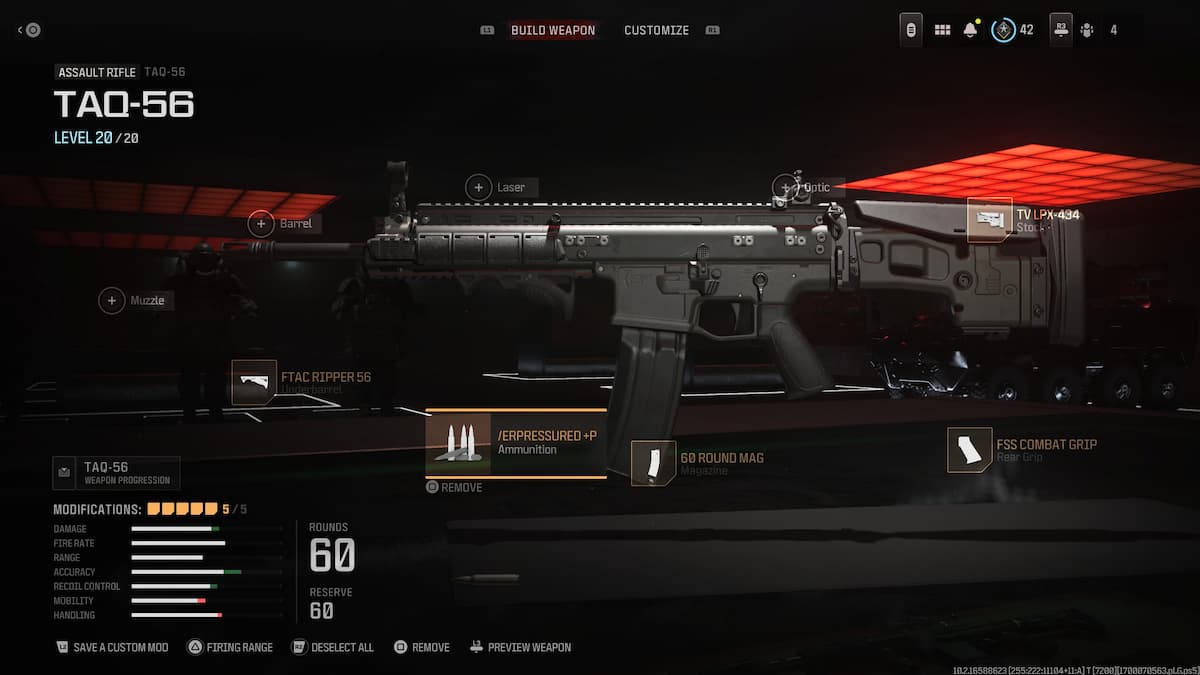
Task: Open the grid menu icon
Action: coord(942,30)
